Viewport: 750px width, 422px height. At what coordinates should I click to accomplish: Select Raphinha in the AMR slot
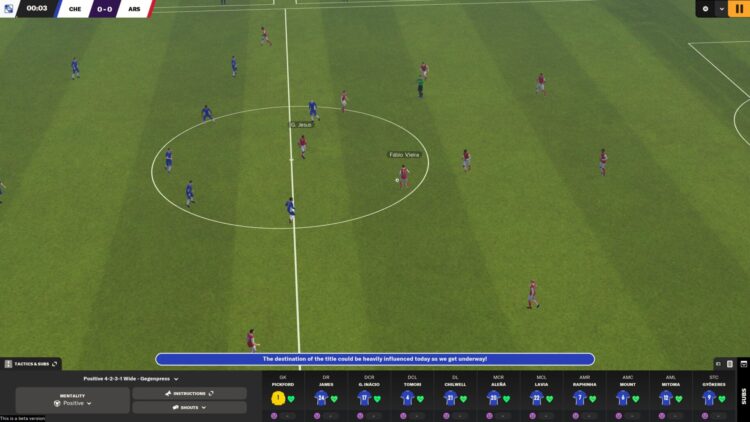click(x=580, y=398)
